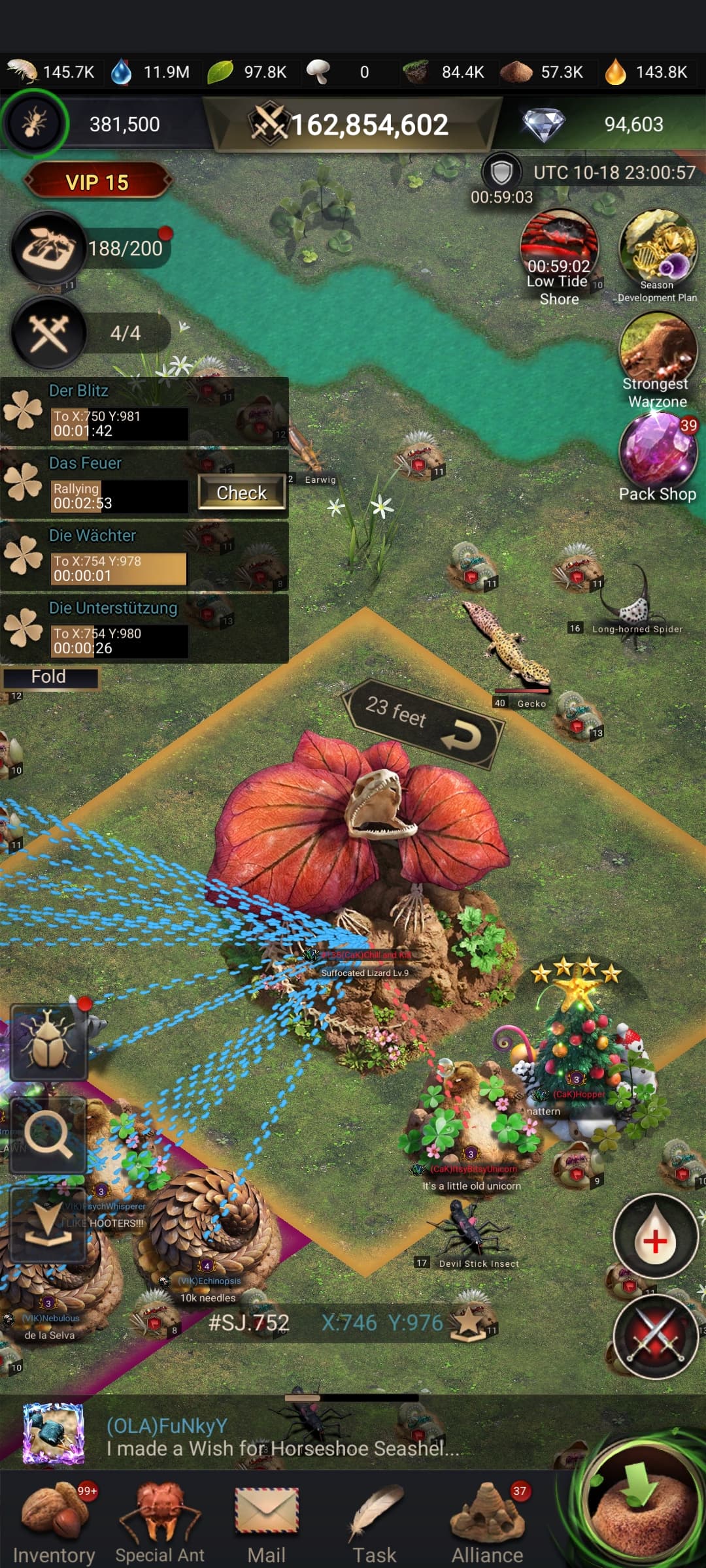706x1568 pixels.
Task: Open the Season Development Plan
Action: pyautogui.click(x=657, y=252)
